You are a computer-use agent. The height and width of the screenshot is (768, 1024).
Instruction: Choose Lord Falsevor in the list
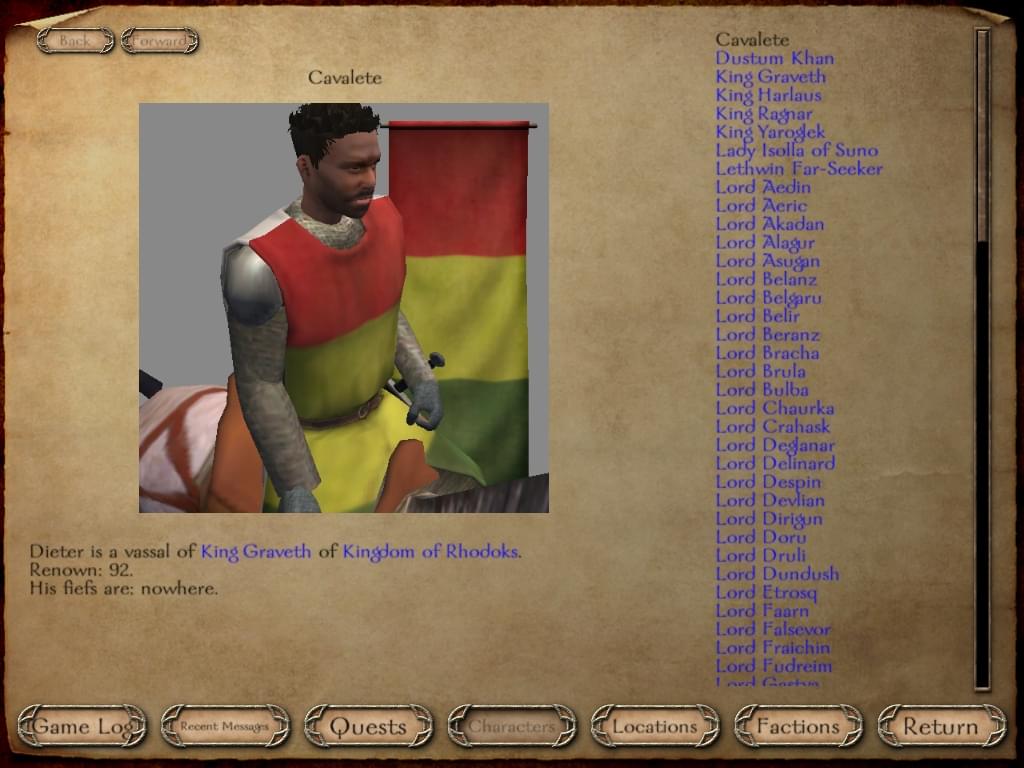[773, 629]
